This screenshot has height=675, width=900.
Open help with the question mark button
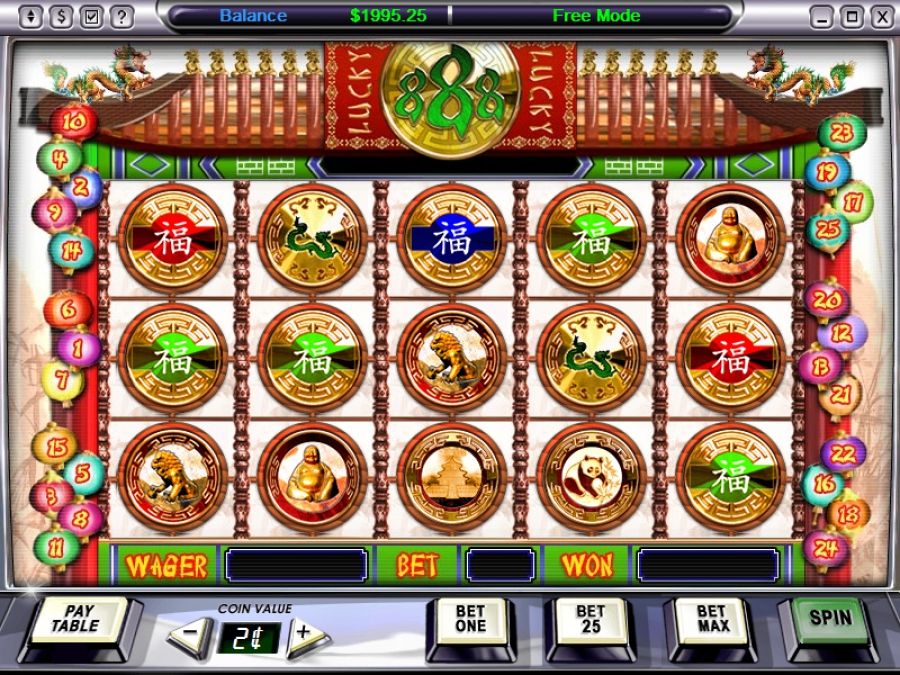tap(122, 17)
